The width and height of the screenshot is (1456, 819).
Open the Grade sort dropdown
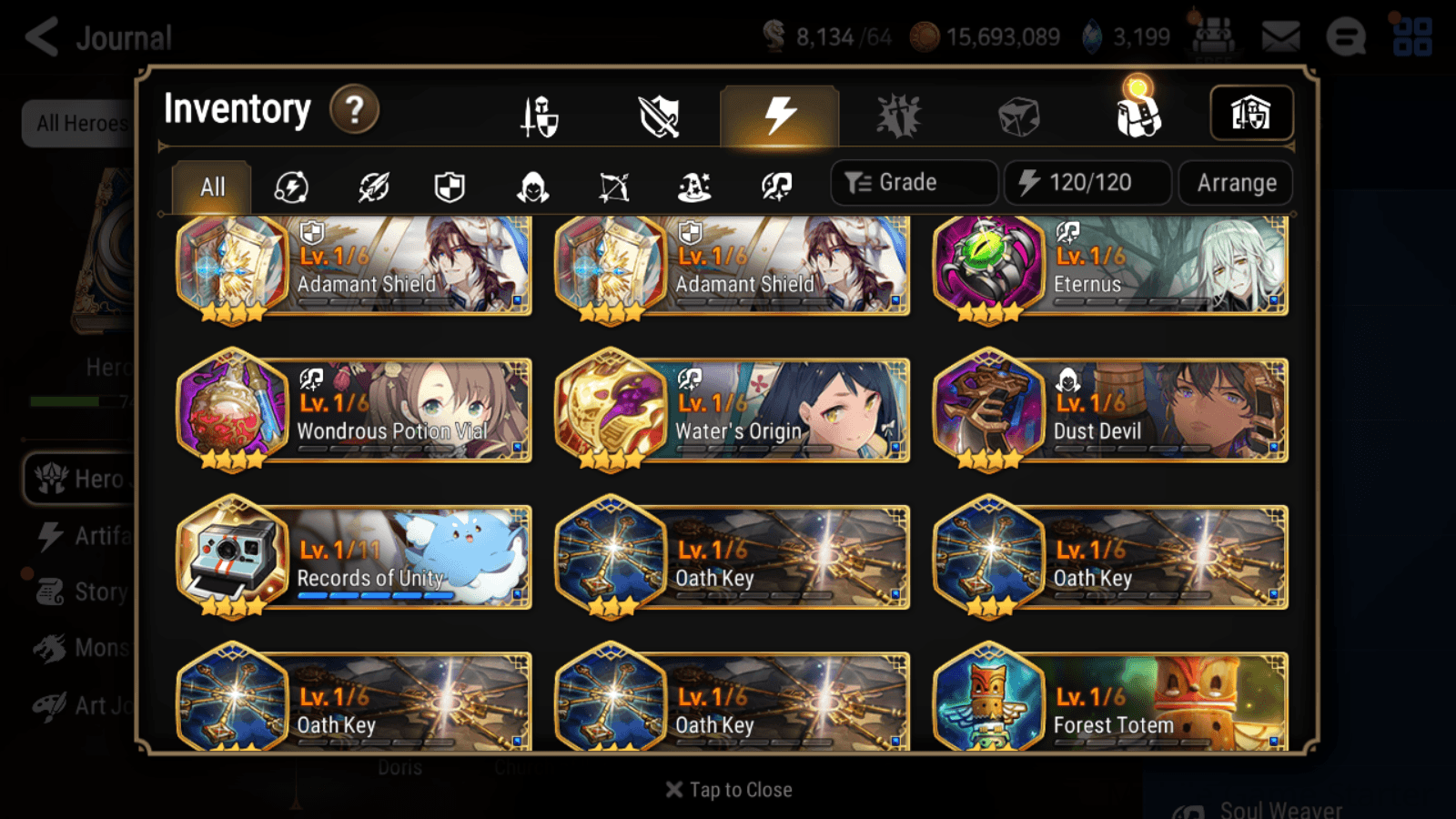click(x=913, y=182)
